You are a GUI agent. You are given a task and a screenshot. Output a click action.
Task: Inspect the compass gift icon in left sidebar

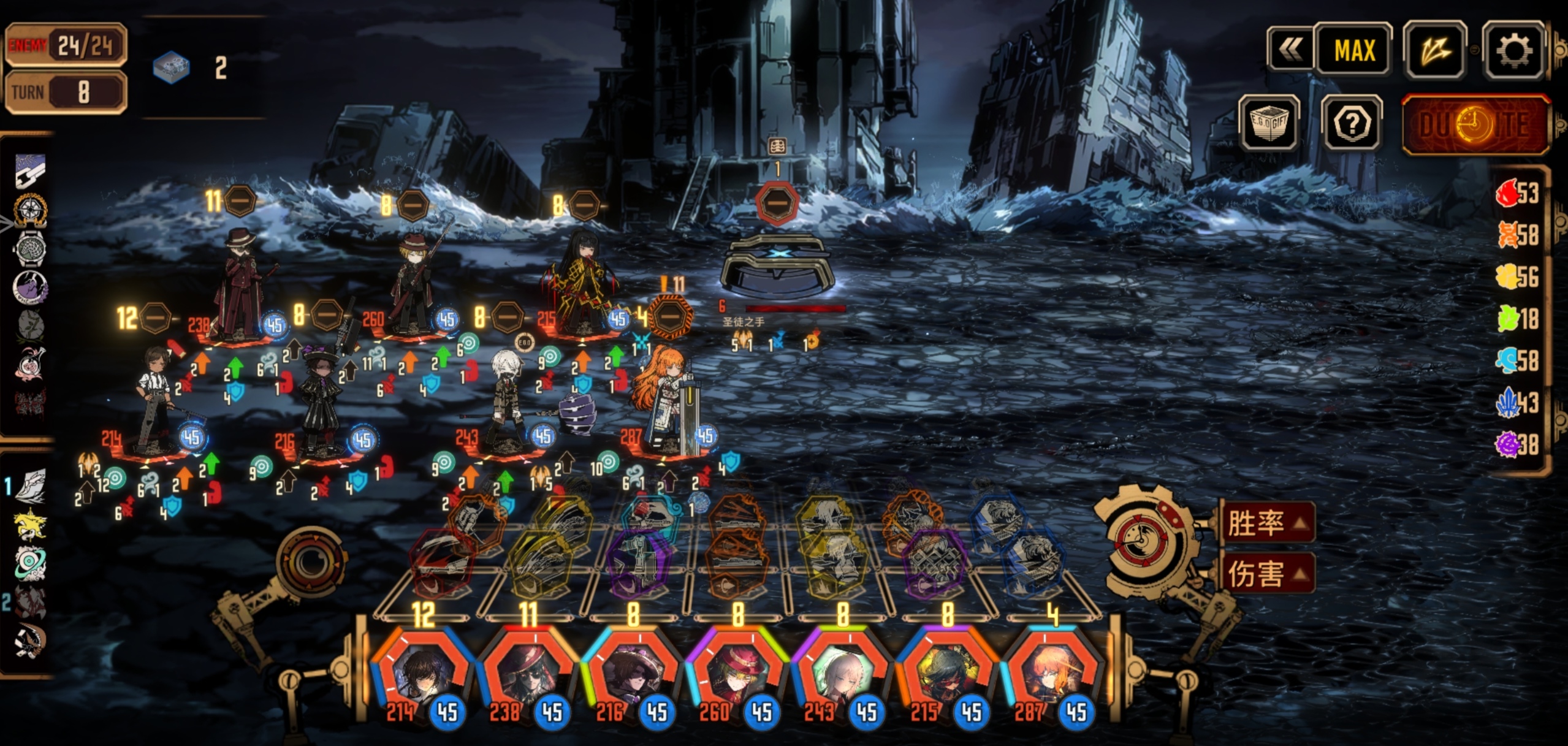click(x=30, y=210)
